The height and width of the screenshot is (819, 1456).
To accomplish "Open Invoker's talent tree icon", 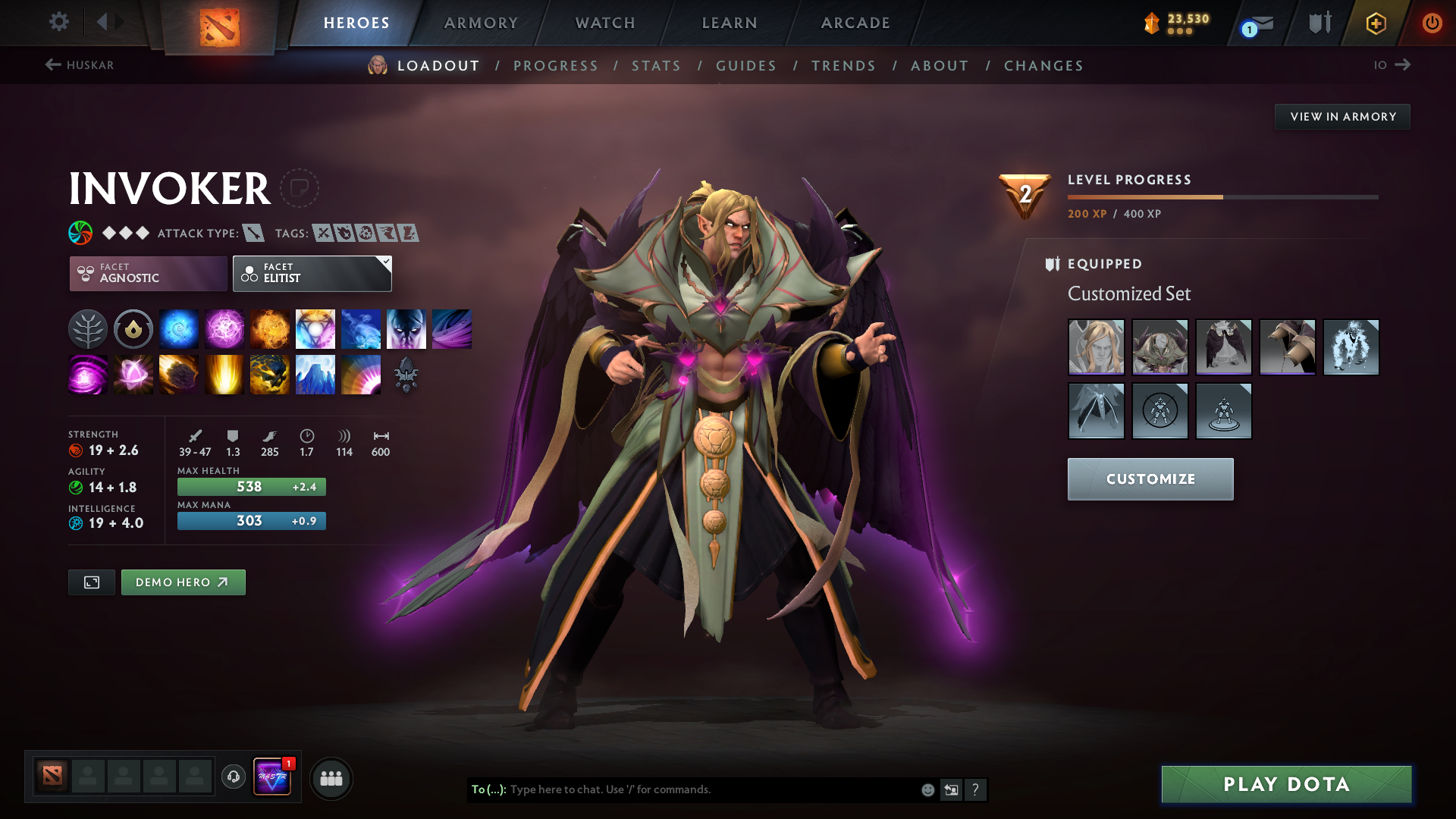I will pos(87,328).
